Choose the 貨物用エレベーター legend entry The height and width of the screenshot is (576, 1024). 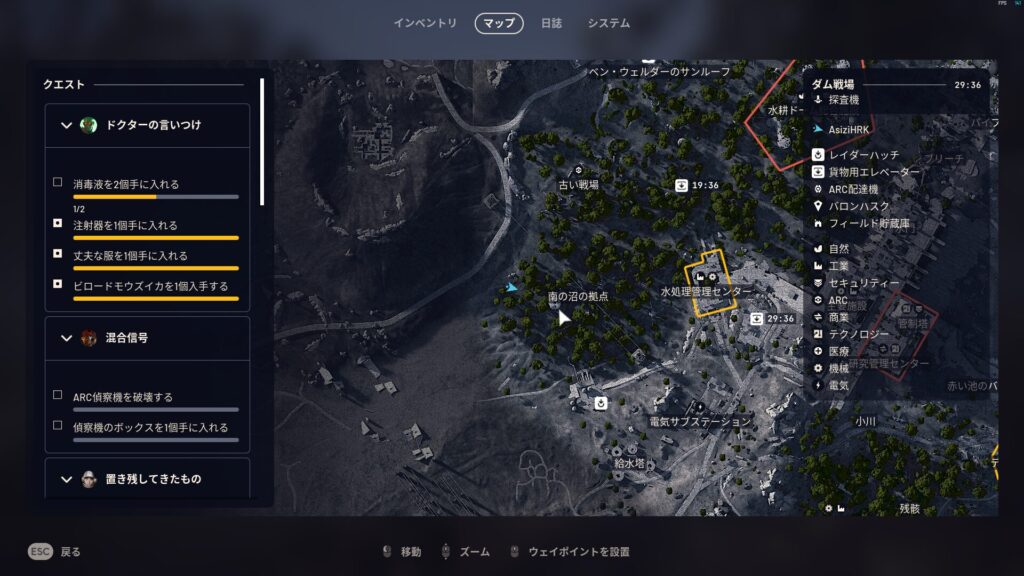[873, 172]
